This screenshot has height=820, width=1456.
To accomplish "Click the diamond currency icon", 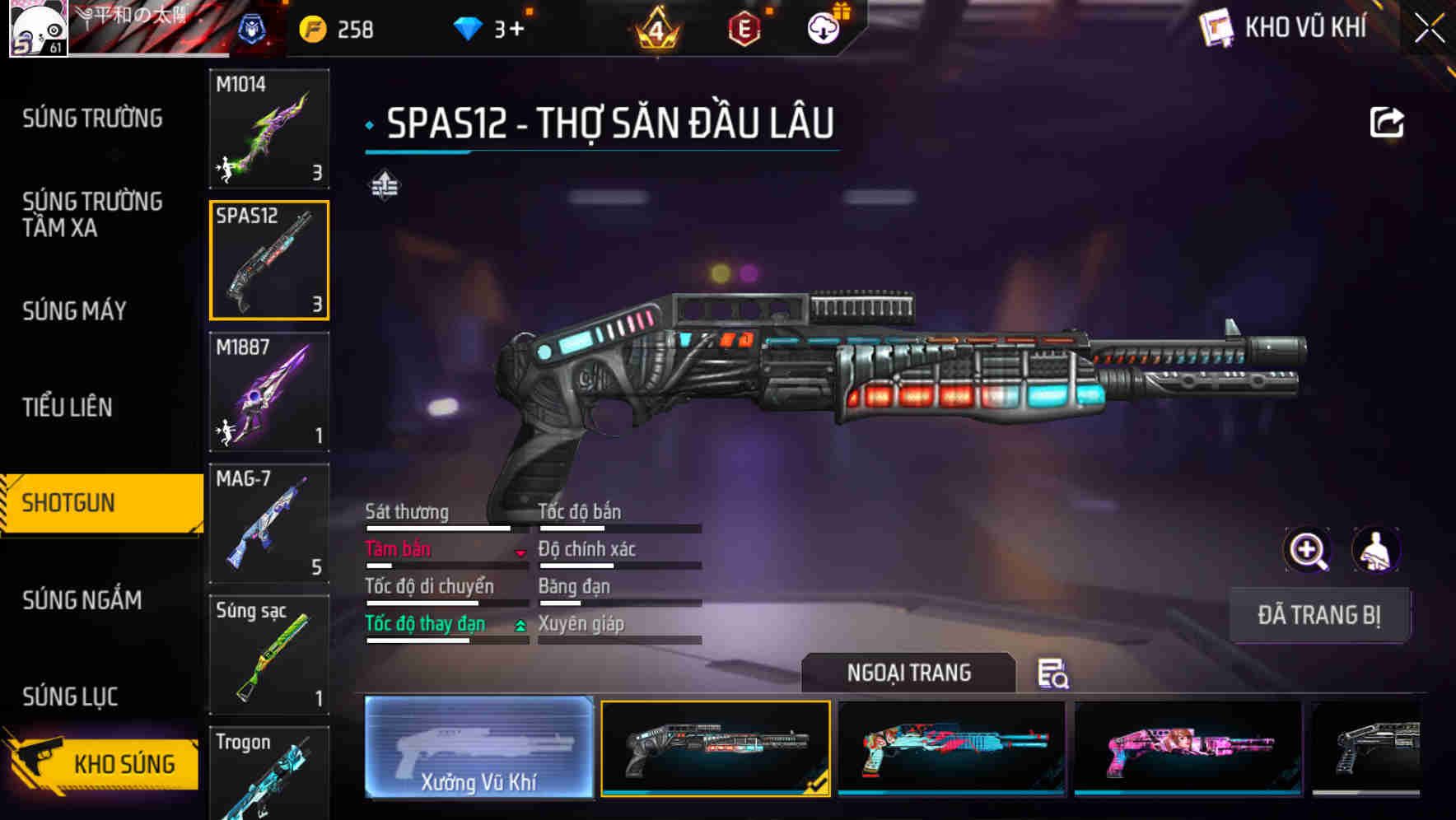I will [469, 28].
